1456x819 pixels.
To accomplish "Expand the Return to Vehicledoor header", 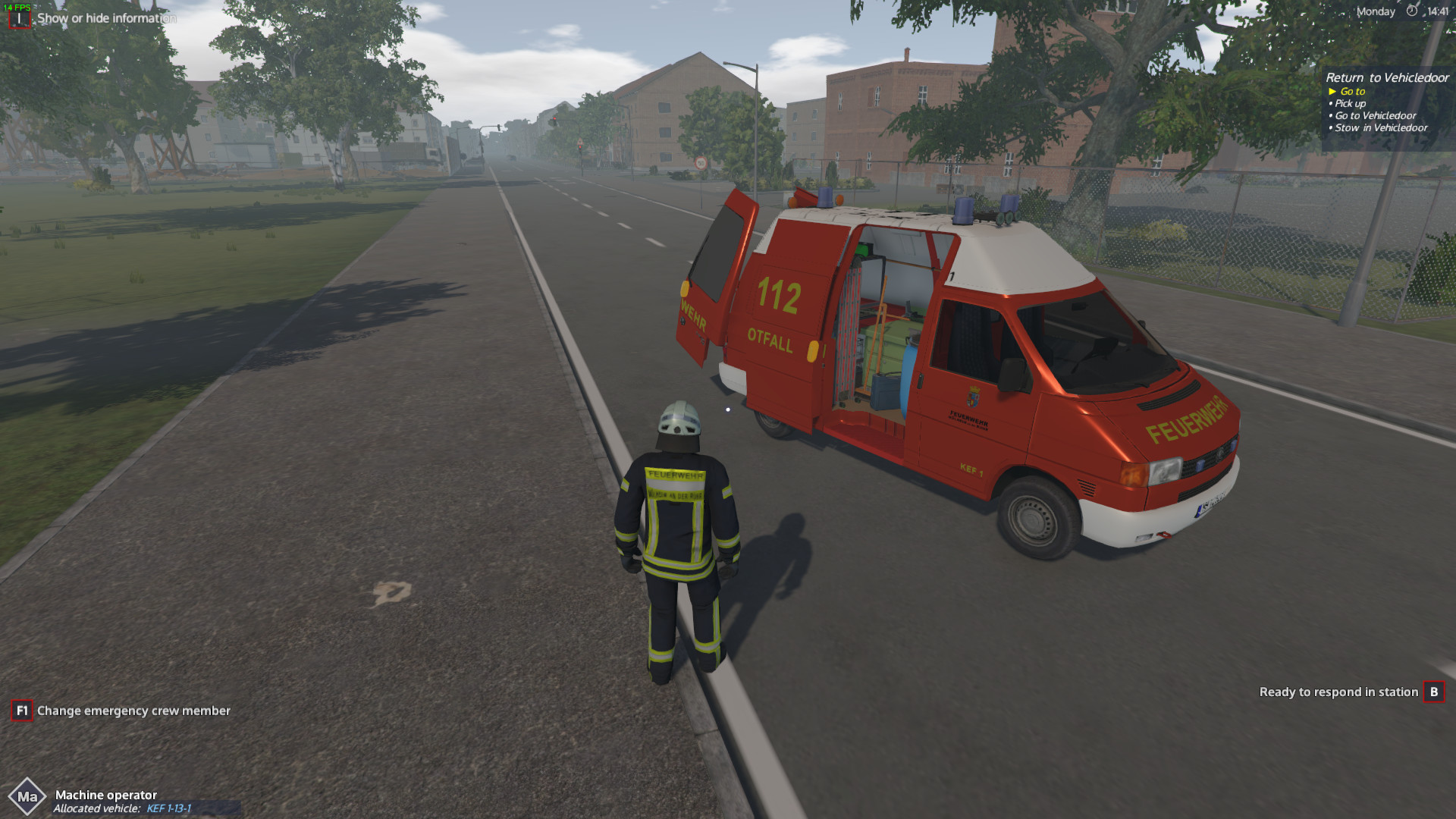I will click(x=1386, y=77).
